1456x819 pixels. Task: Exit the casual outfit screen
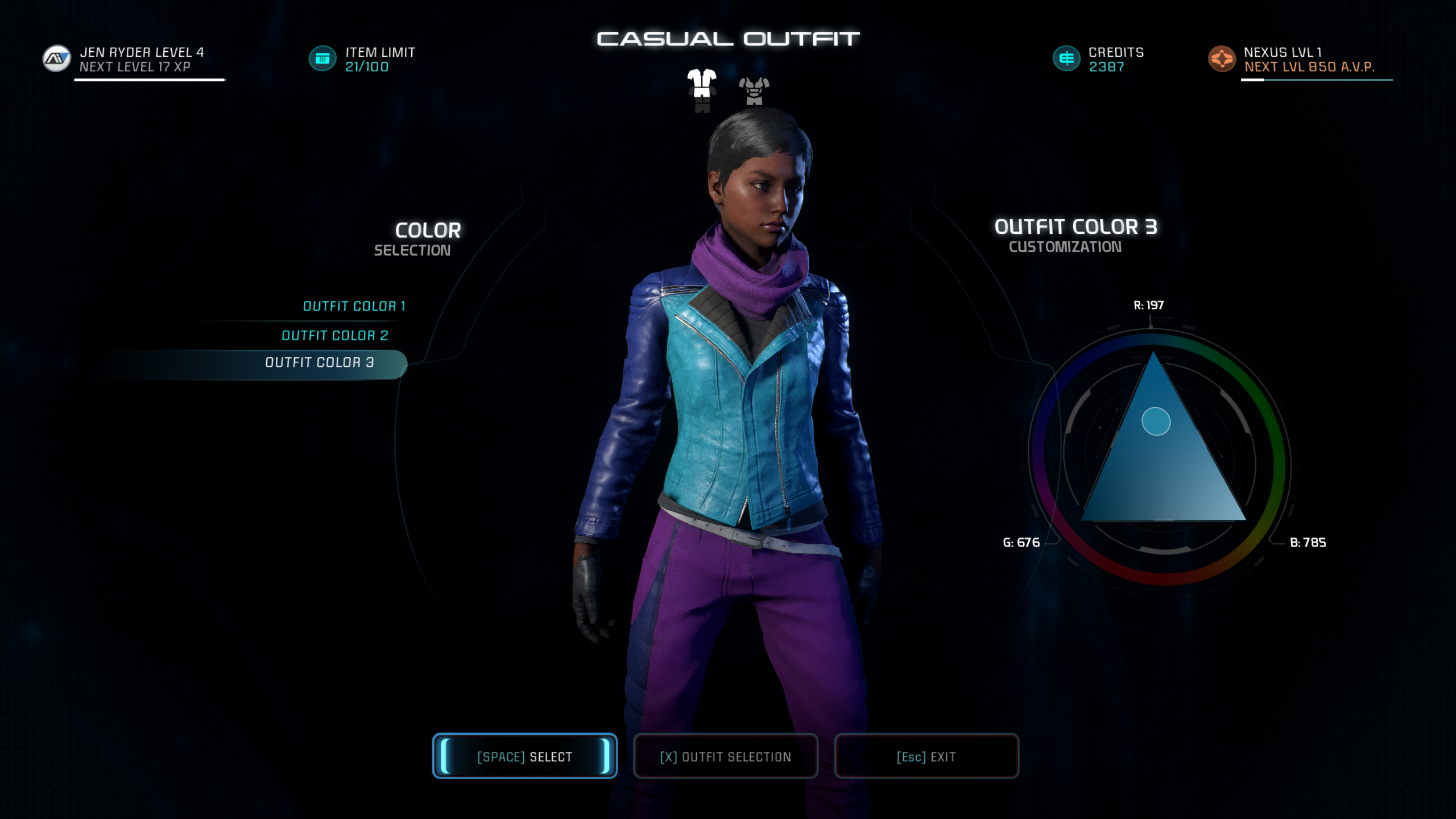(x=926, y=756)
